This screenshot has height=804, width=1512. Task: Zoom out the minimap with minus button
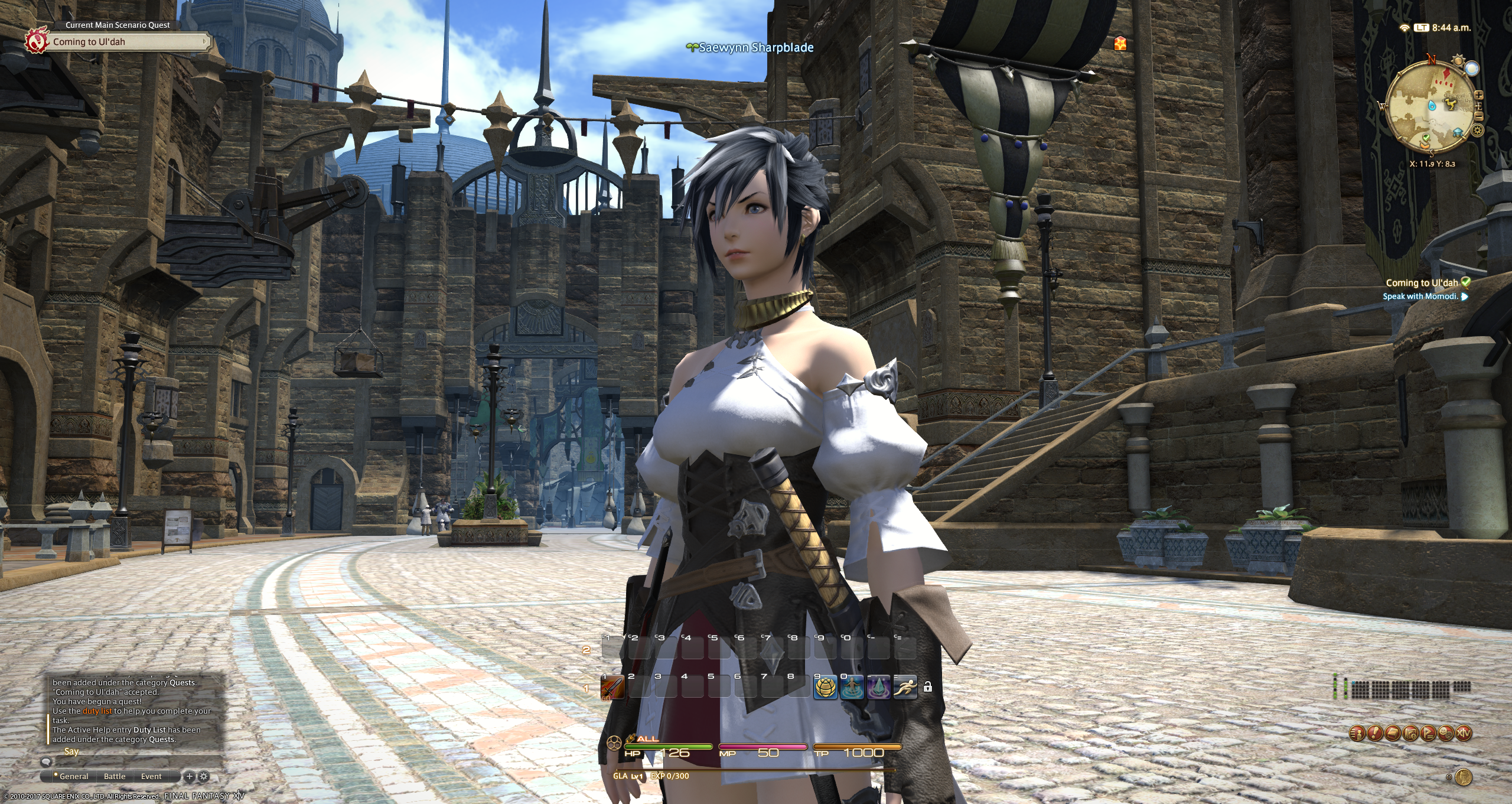1479,116
